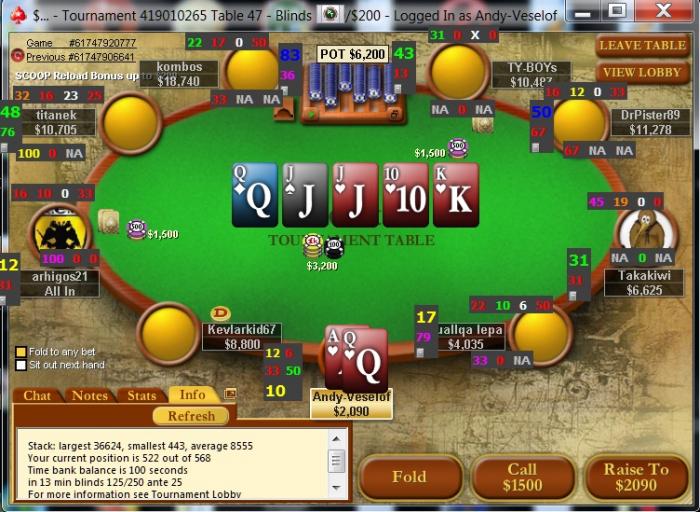Open the Notes tab

(x=90, y=395)
